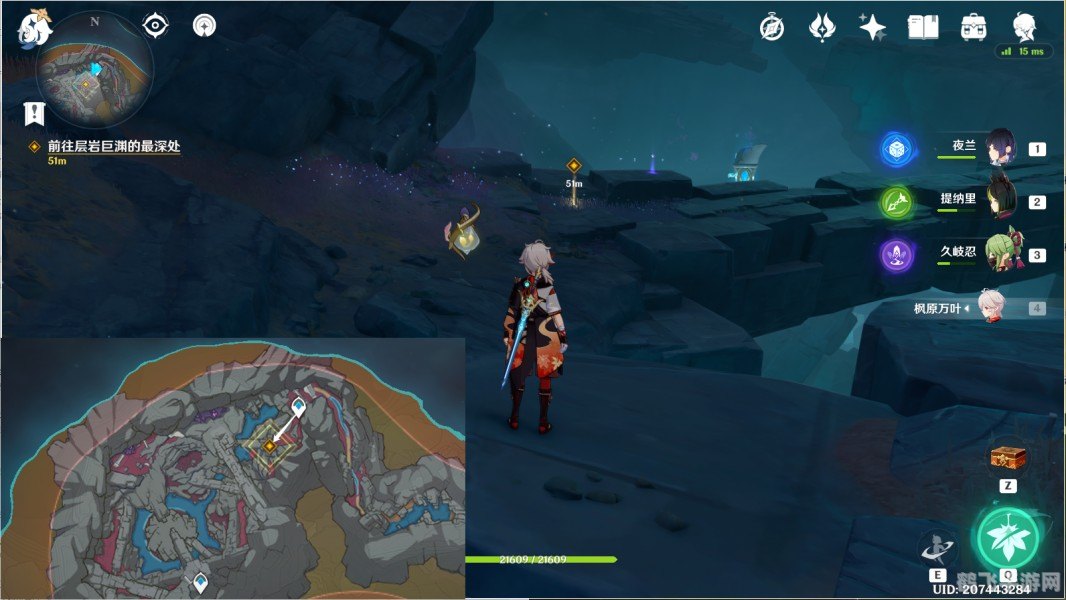Switch to party member 久岐忍
This screenshot has width=1066, height=600.
point(1001,254)
